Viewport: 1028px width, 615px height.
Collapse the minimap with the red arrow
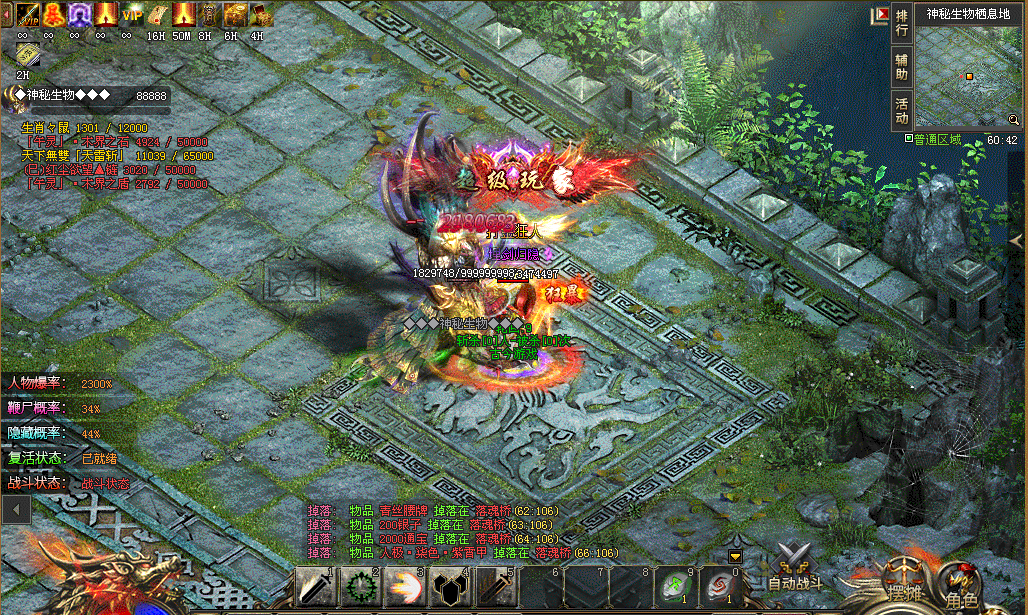click(881, 15)
